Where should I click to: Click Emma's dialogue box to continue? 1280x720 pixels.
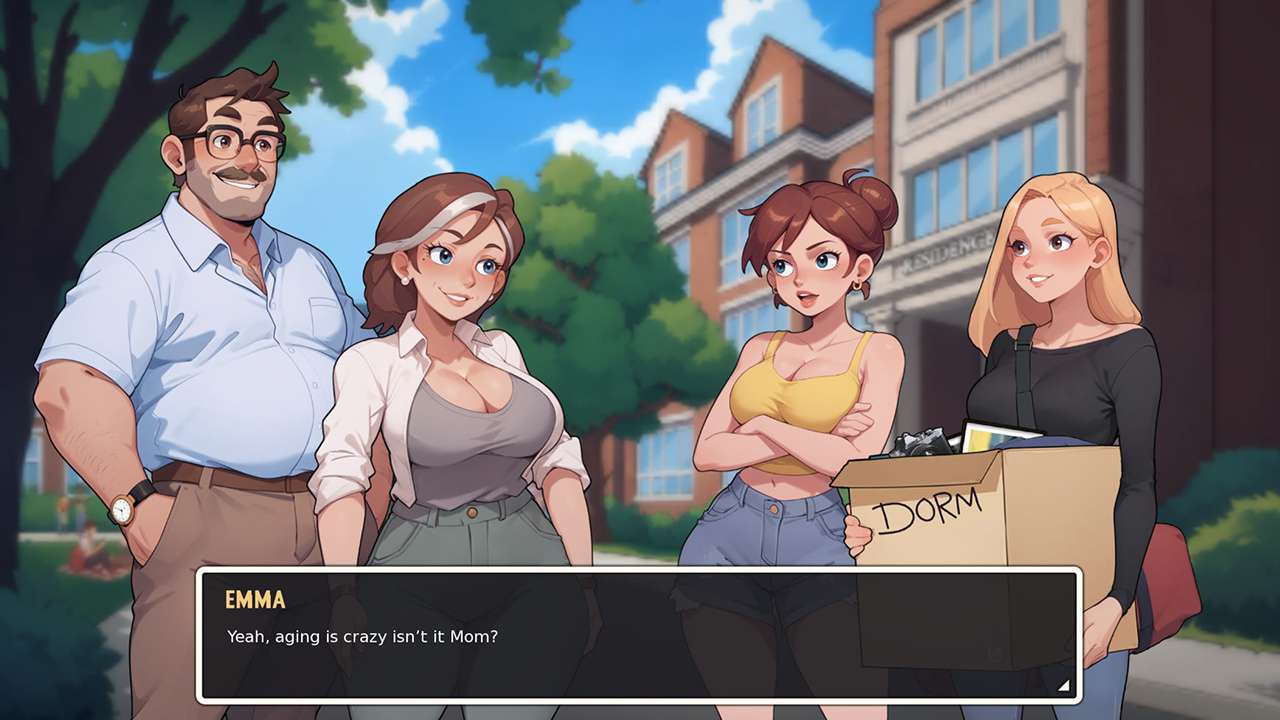638,635
